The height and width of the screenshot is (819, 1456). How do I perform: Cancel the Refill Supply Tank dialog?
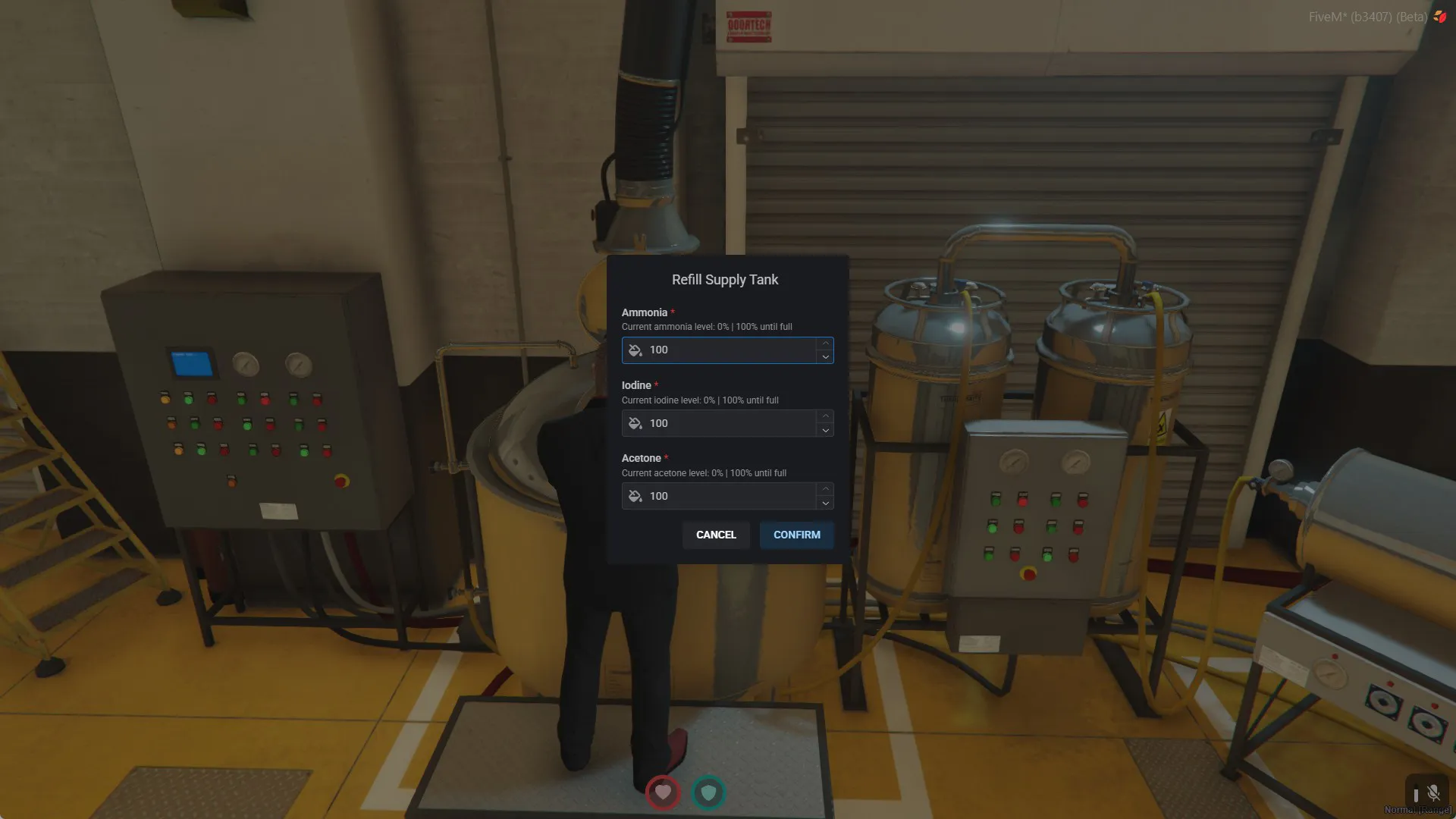(x=716, y=535)
